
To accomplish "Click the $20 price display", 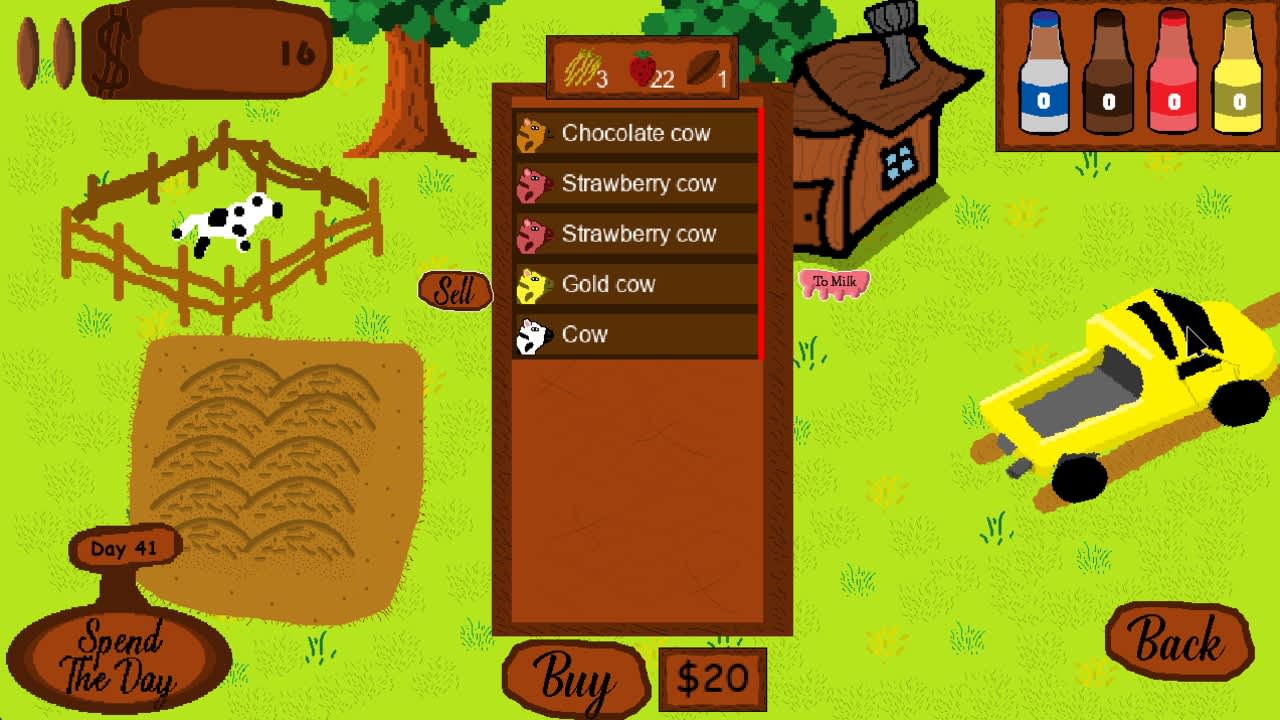I will coord(712,679).
